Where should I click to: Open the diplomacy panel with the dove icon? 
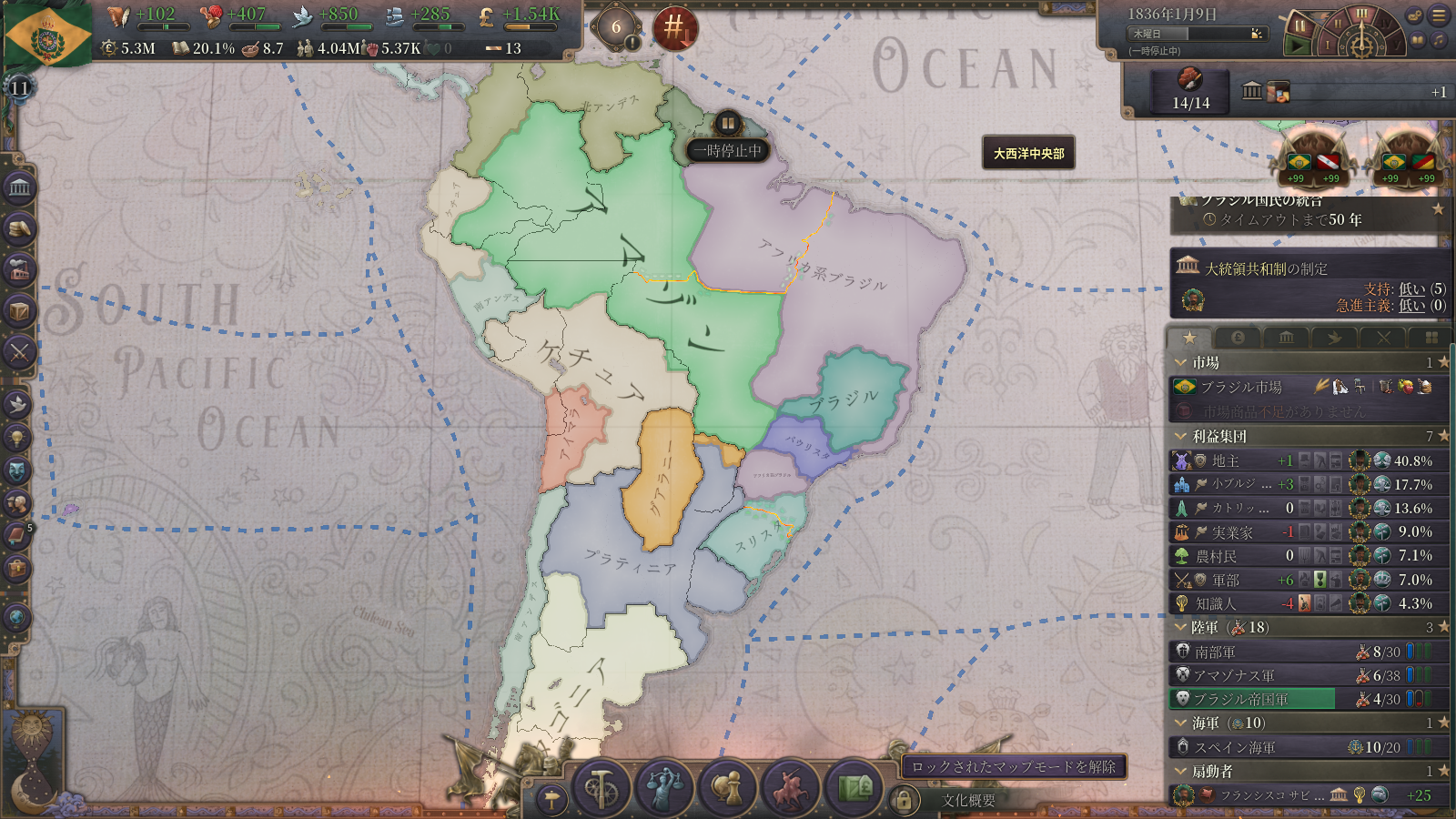pos(18,403)
